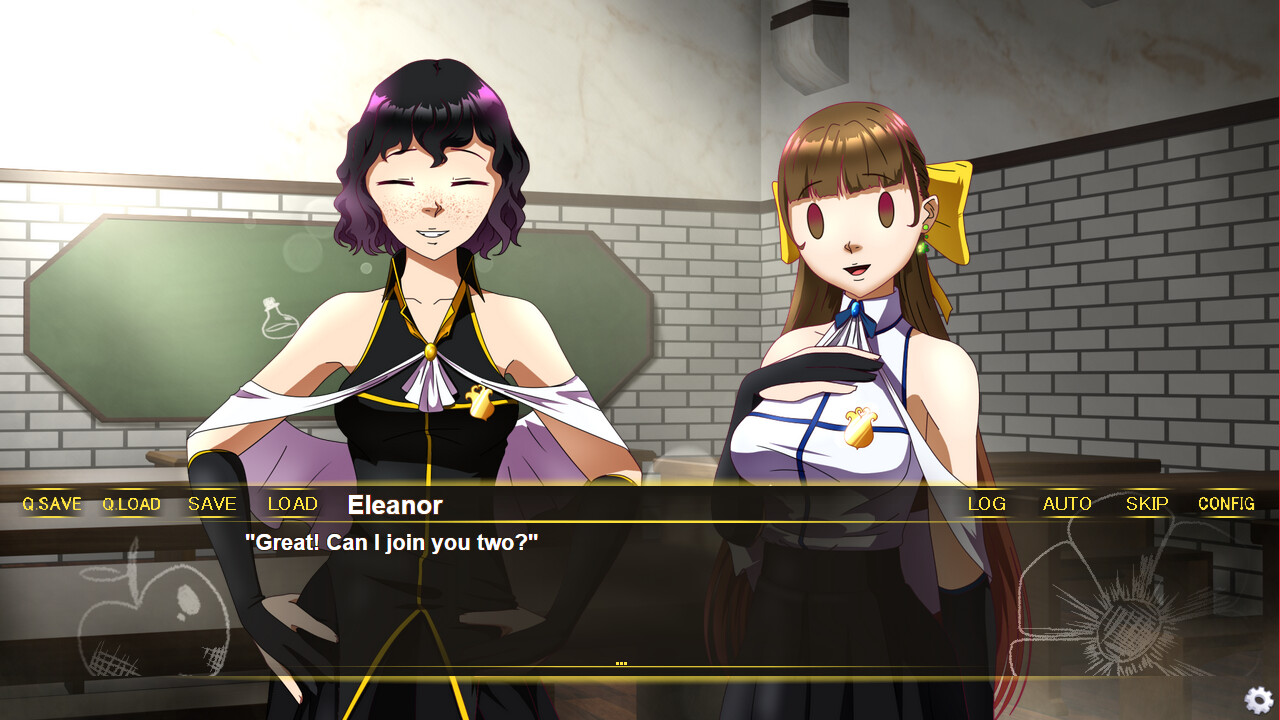The width and height of the screenshot is (1280, 720).
Task: Restore a quick save using Q.LOAD
Action: tap(131, 504)
